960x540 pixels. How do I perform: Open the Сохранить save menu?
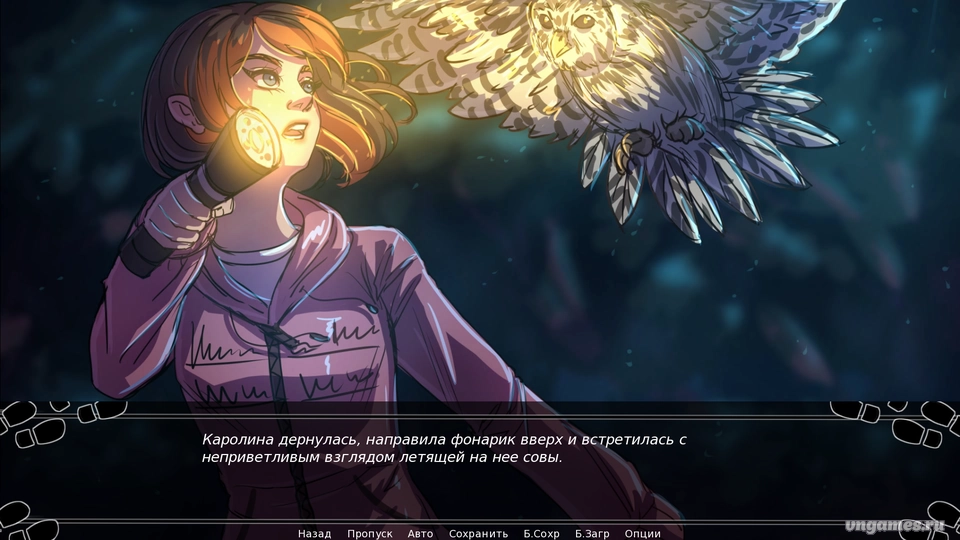click(478, 534)
